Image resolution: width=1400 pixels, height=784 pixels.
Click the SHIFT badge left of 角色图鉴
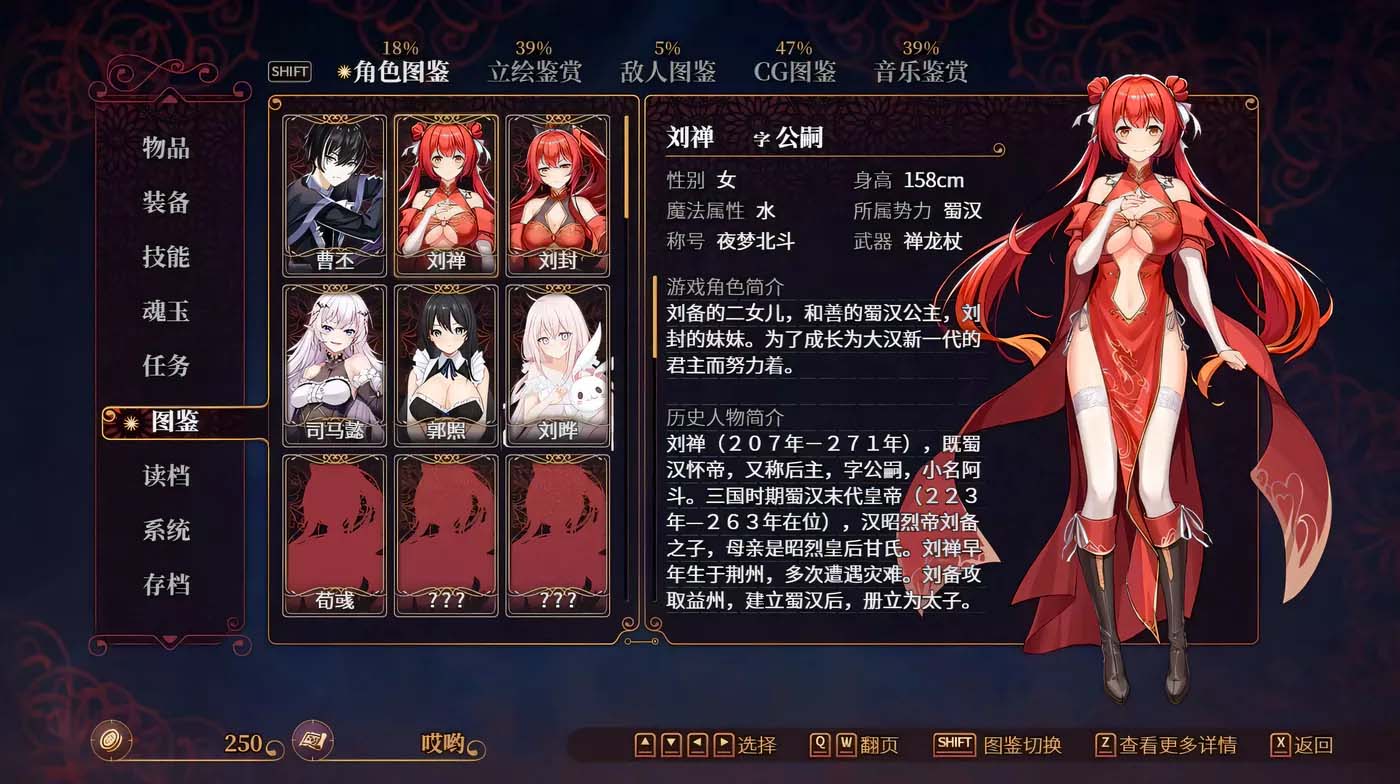coord(290,72)
